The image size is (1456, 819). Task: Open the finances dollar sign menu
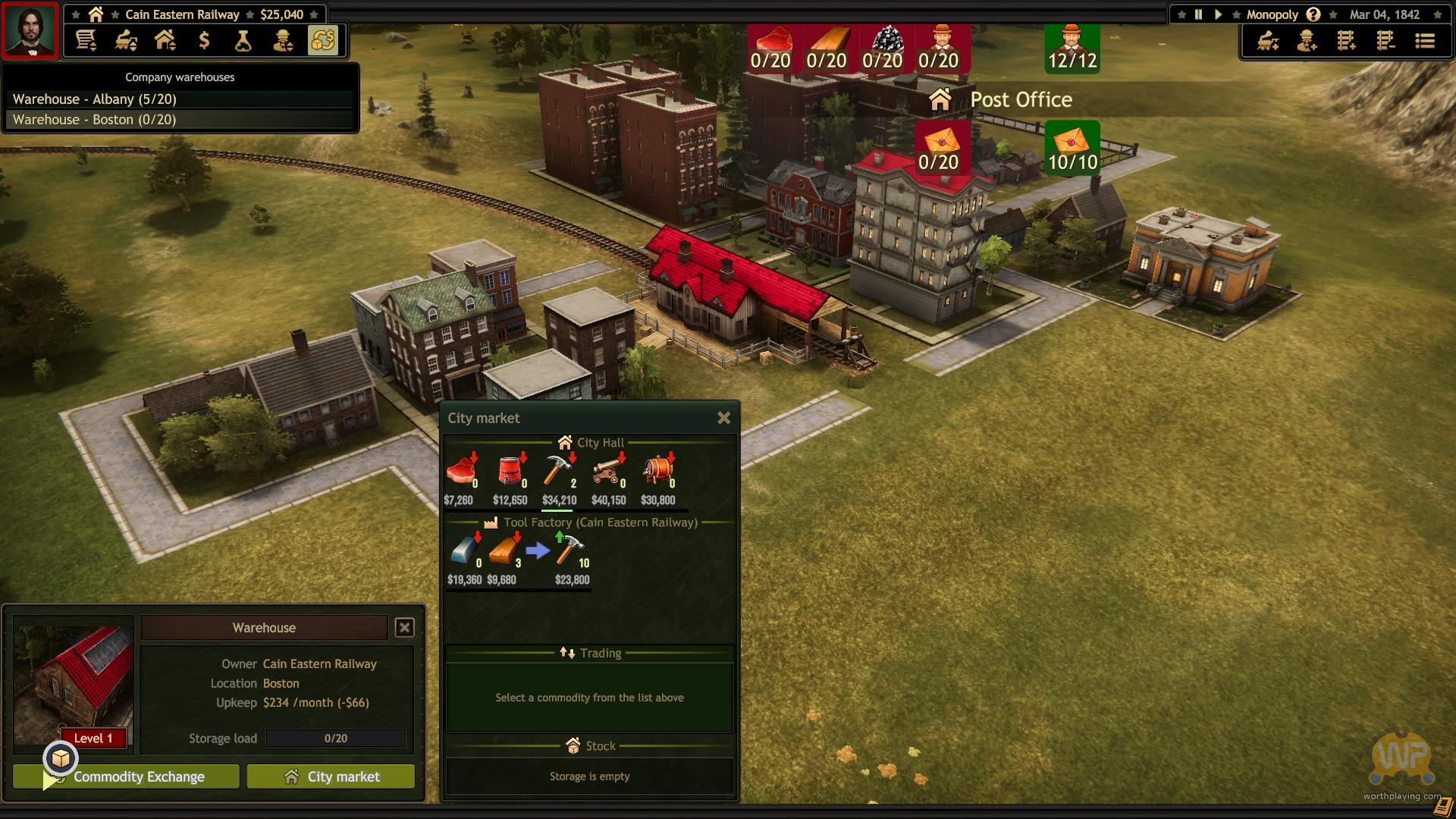tap(204, 40)
